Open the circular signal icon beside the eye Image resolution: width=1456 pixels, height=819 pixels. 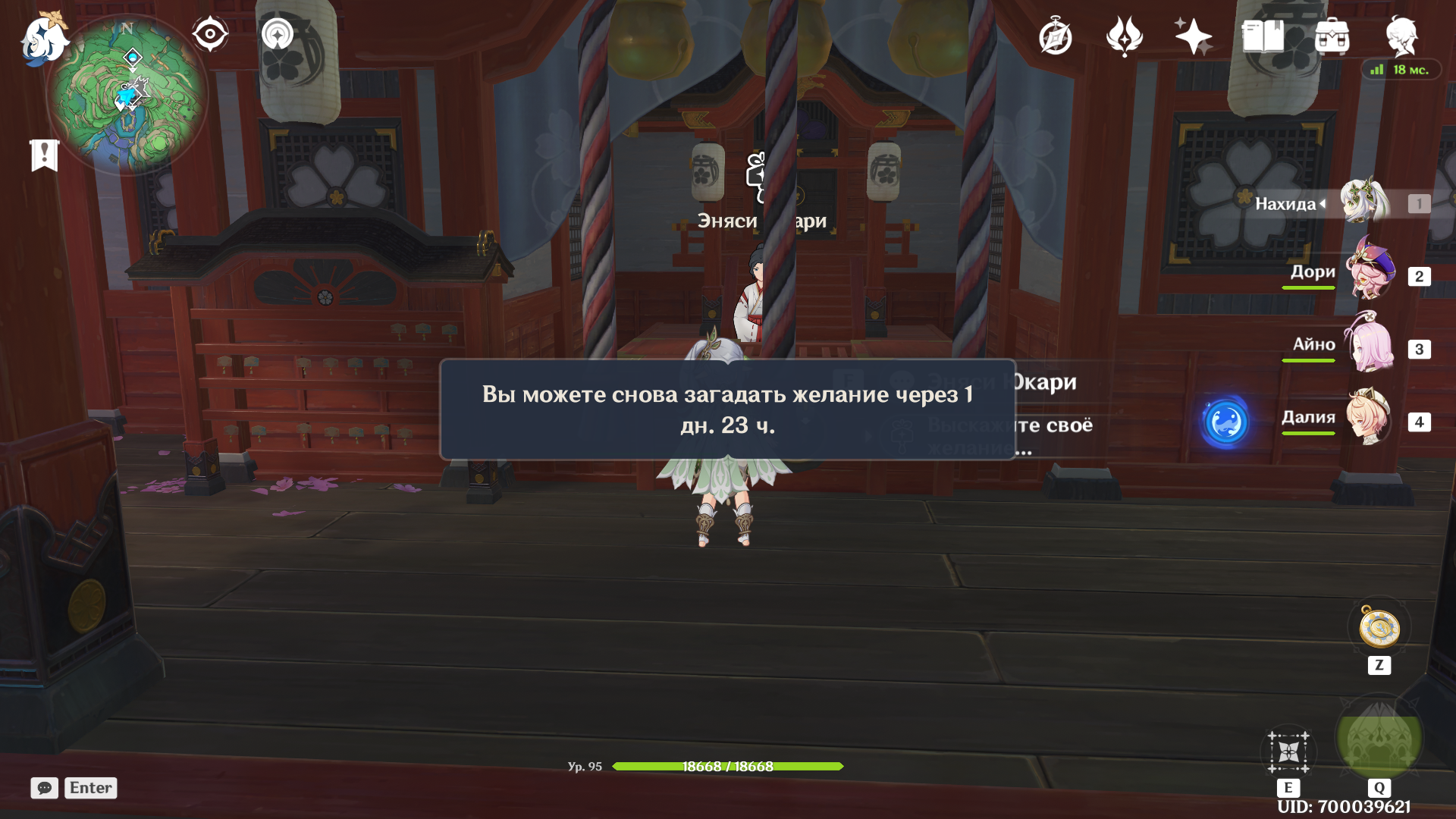tap(278, 34)
